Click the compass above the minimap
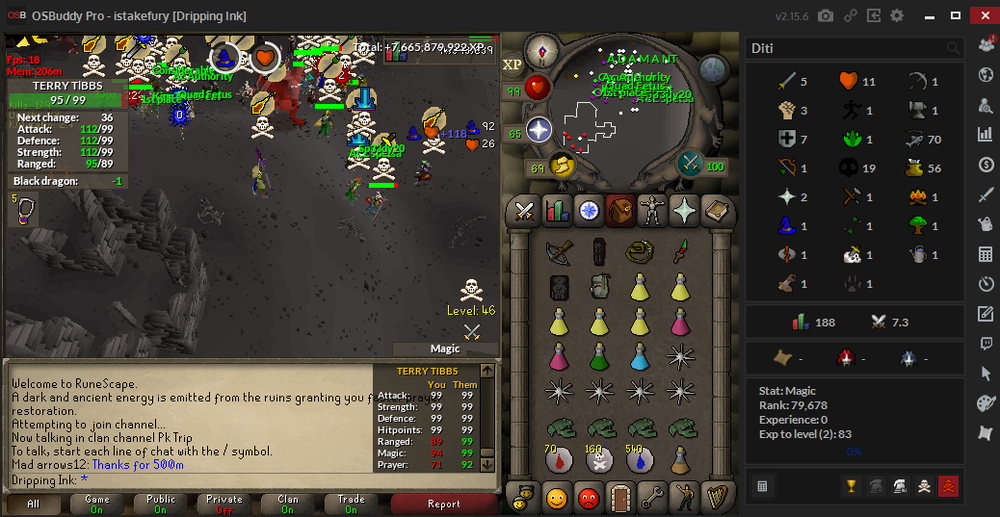 point(543,49)
